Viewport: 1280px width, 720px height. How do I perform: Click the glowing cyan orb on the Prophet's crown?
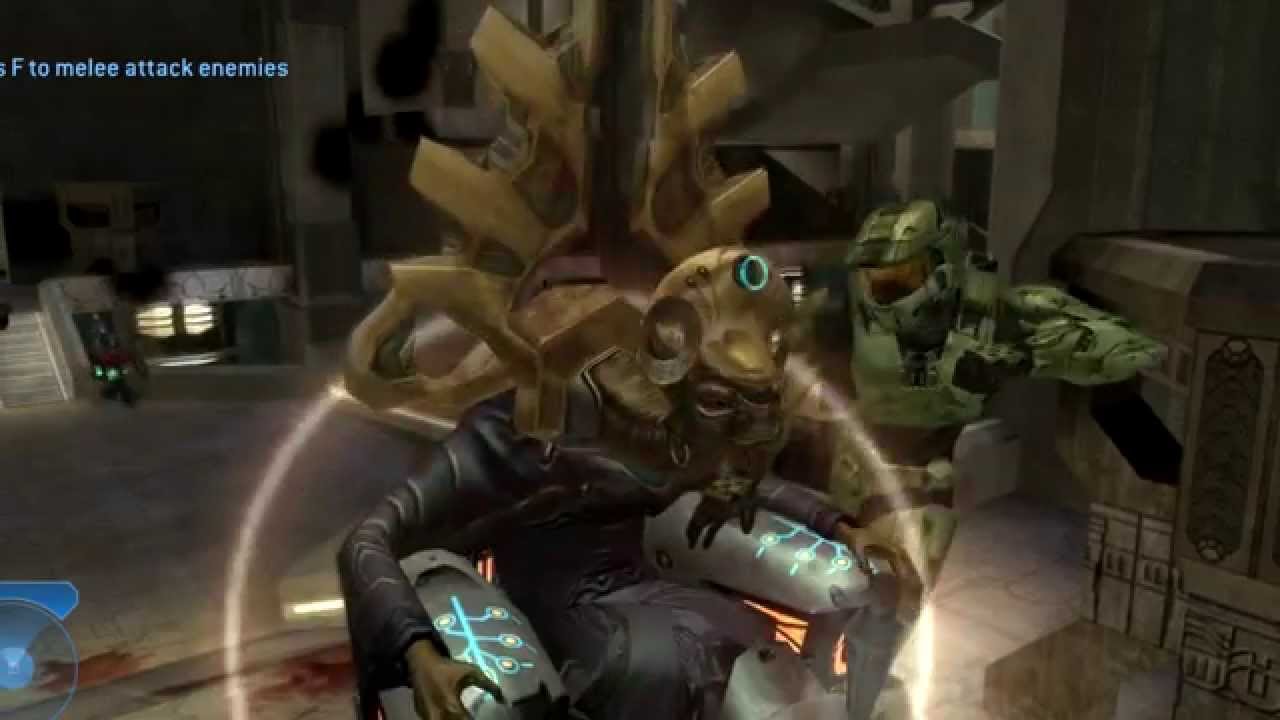pyautogui.click(x=748, y=273)
